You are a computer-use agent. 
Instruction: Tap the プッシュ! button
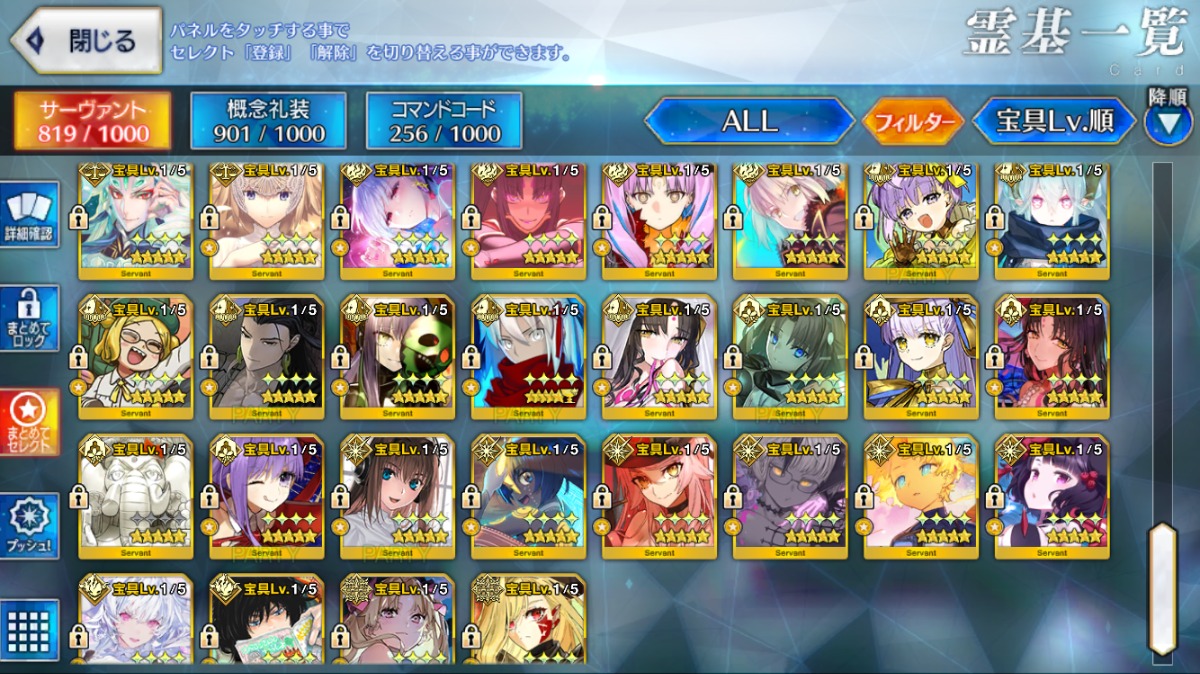click(x=30, y=527)
